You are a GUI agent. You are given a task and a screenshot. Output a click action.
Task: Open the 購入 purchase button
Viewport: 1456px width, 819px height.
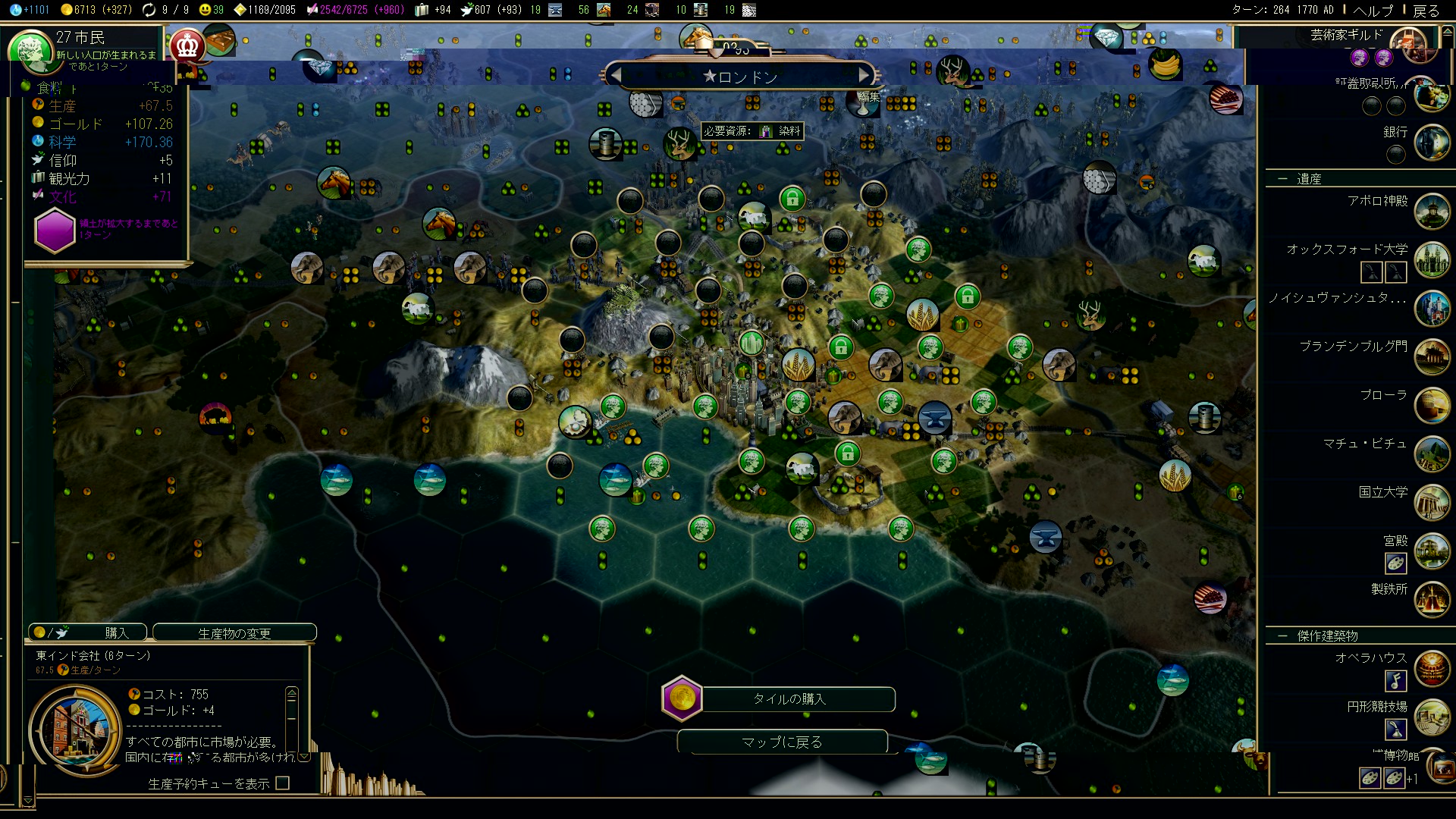(x=89, y=632)
